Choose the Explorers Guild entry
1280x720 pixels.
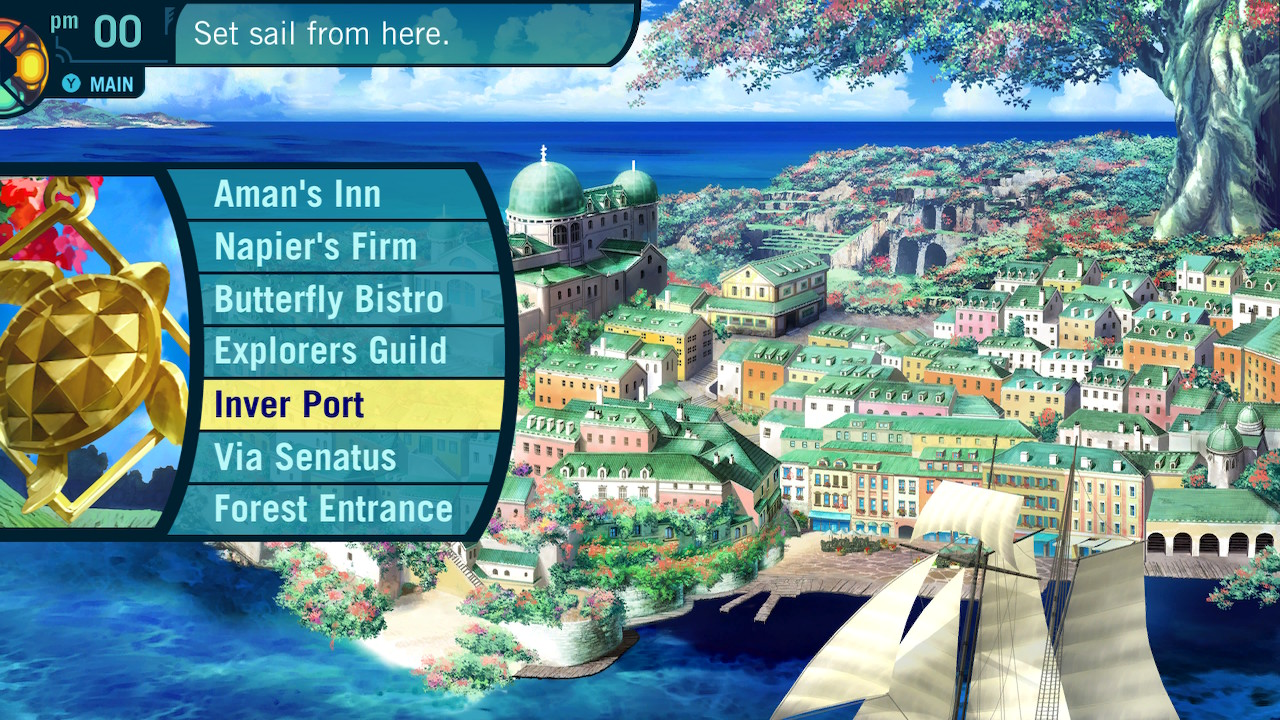[330, 351]
